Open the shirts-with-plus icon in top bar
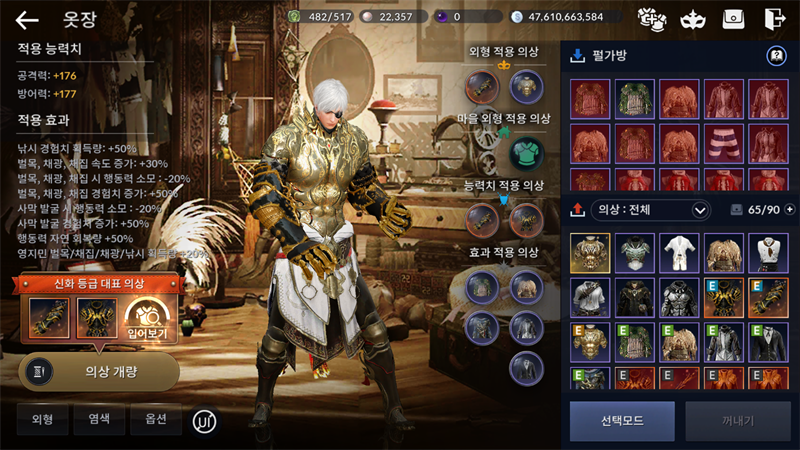This screenshot has height=450, width=800. click(651, 18)
